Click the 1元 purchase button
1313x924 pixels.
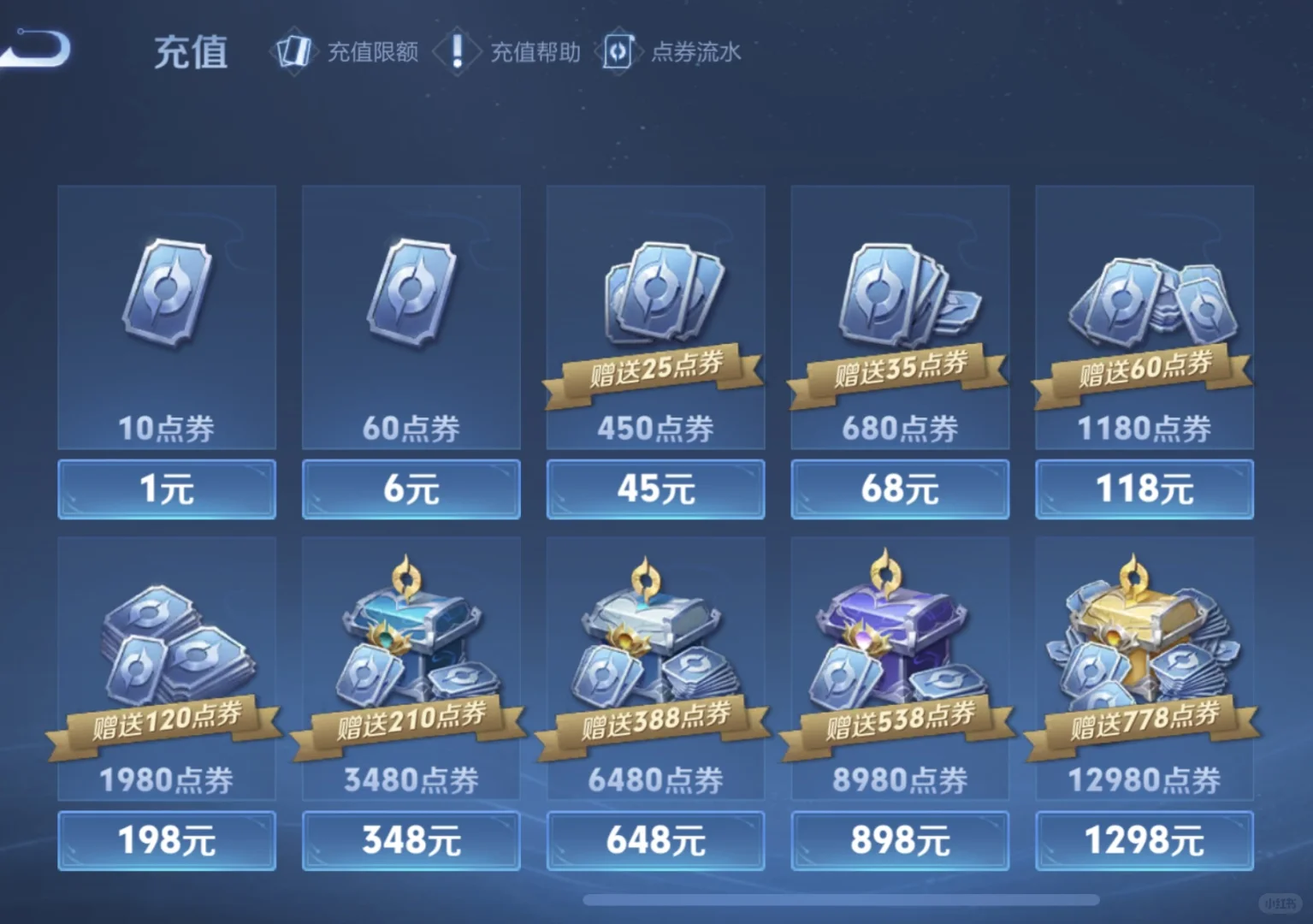pyautogui.click(x=166, y=489)
